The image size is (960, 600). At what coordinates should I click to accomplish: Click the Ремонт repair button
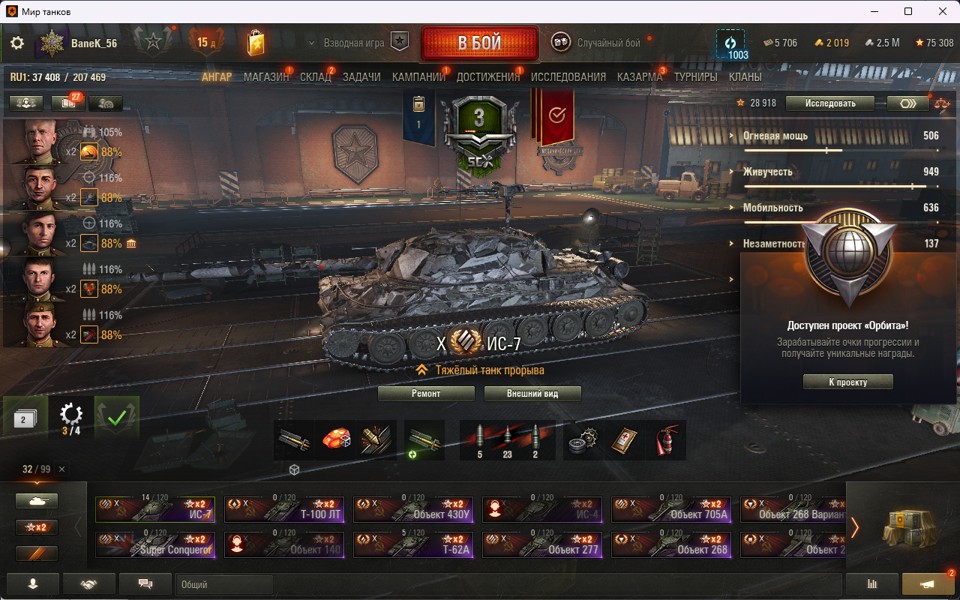click(426, 393)
